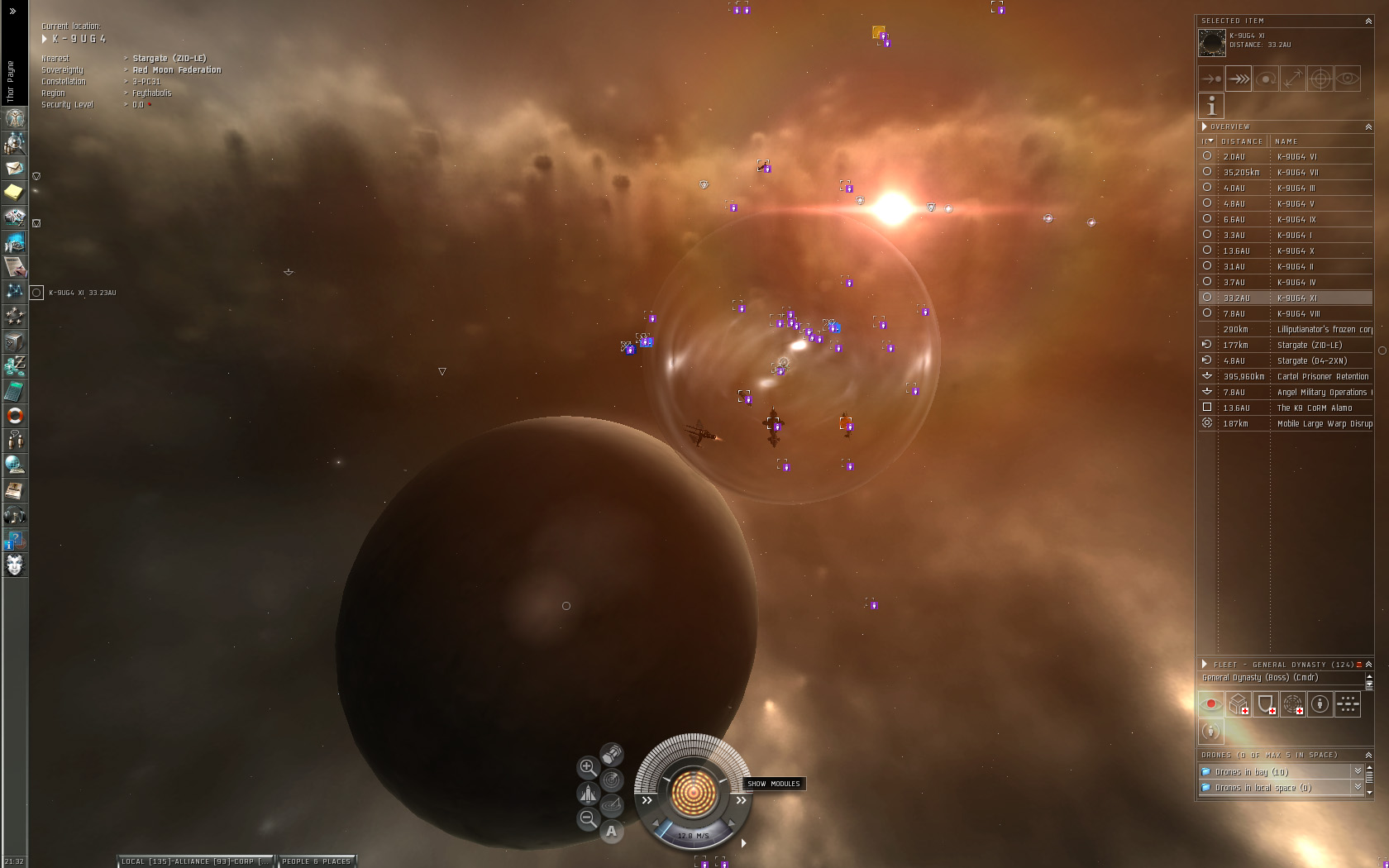Image resolution: width=1389 pixels, height=868 pixels.
Task: Expand Drones in bay group
Action: point(1251,771)
